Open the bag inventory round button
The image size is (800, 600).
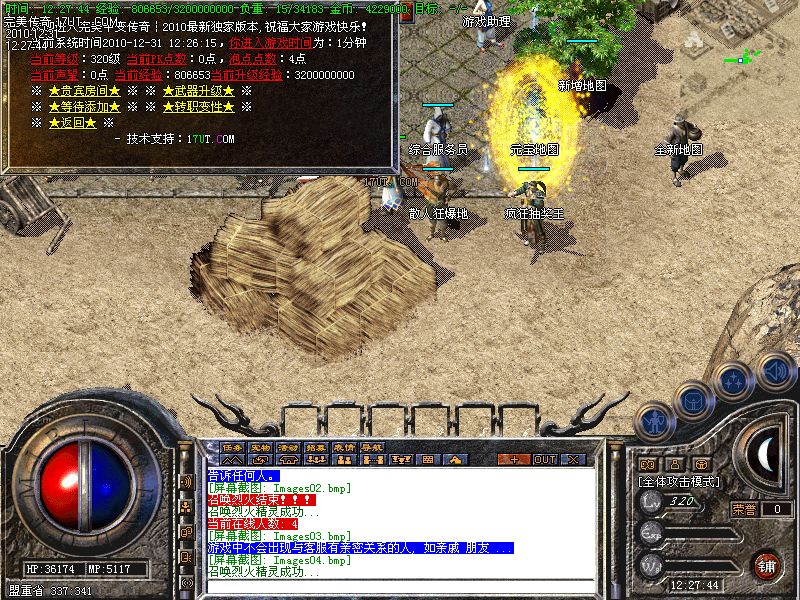[692, 401]
